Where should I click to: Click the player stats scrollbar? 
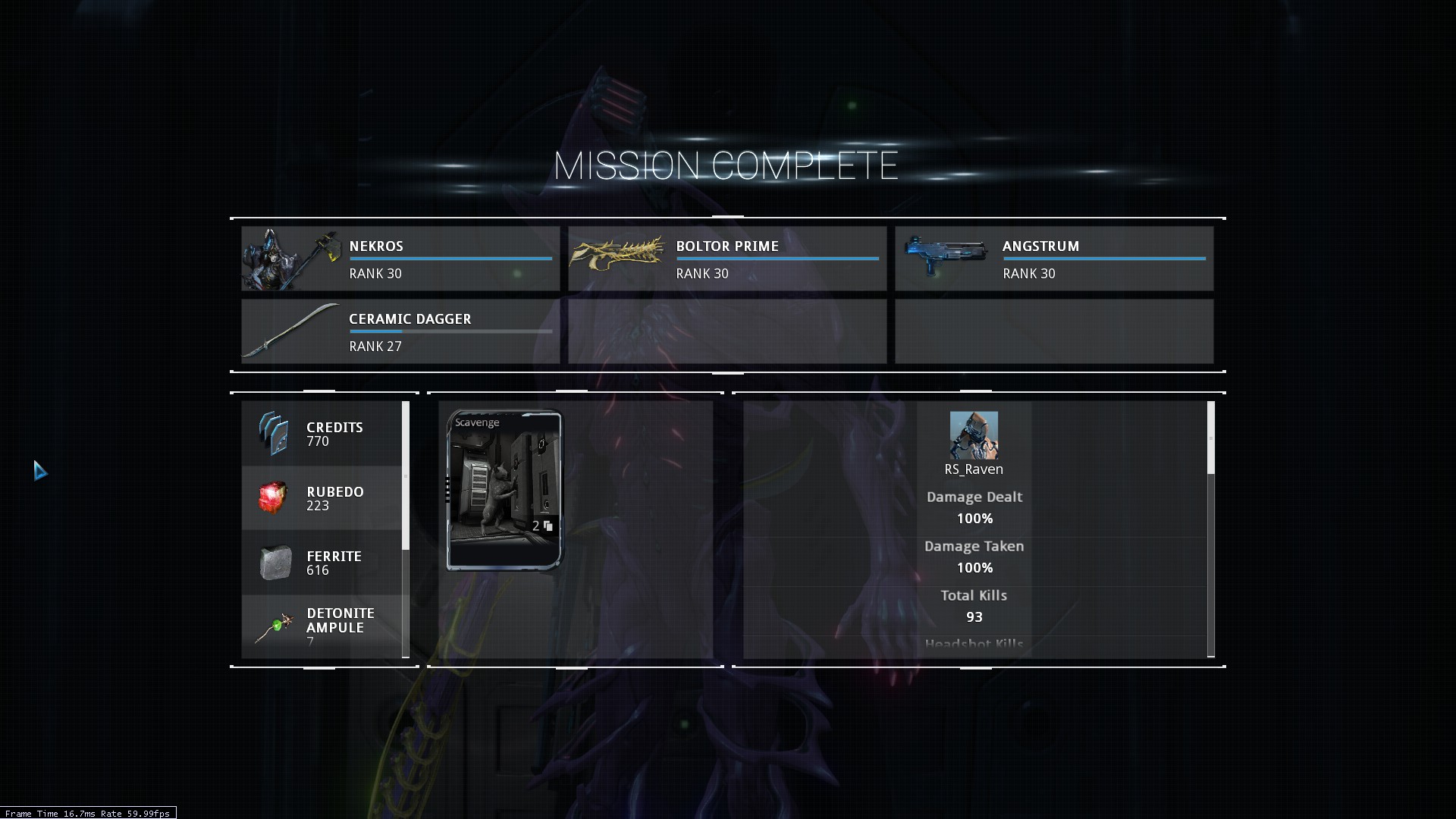[x=1210, y=438]
